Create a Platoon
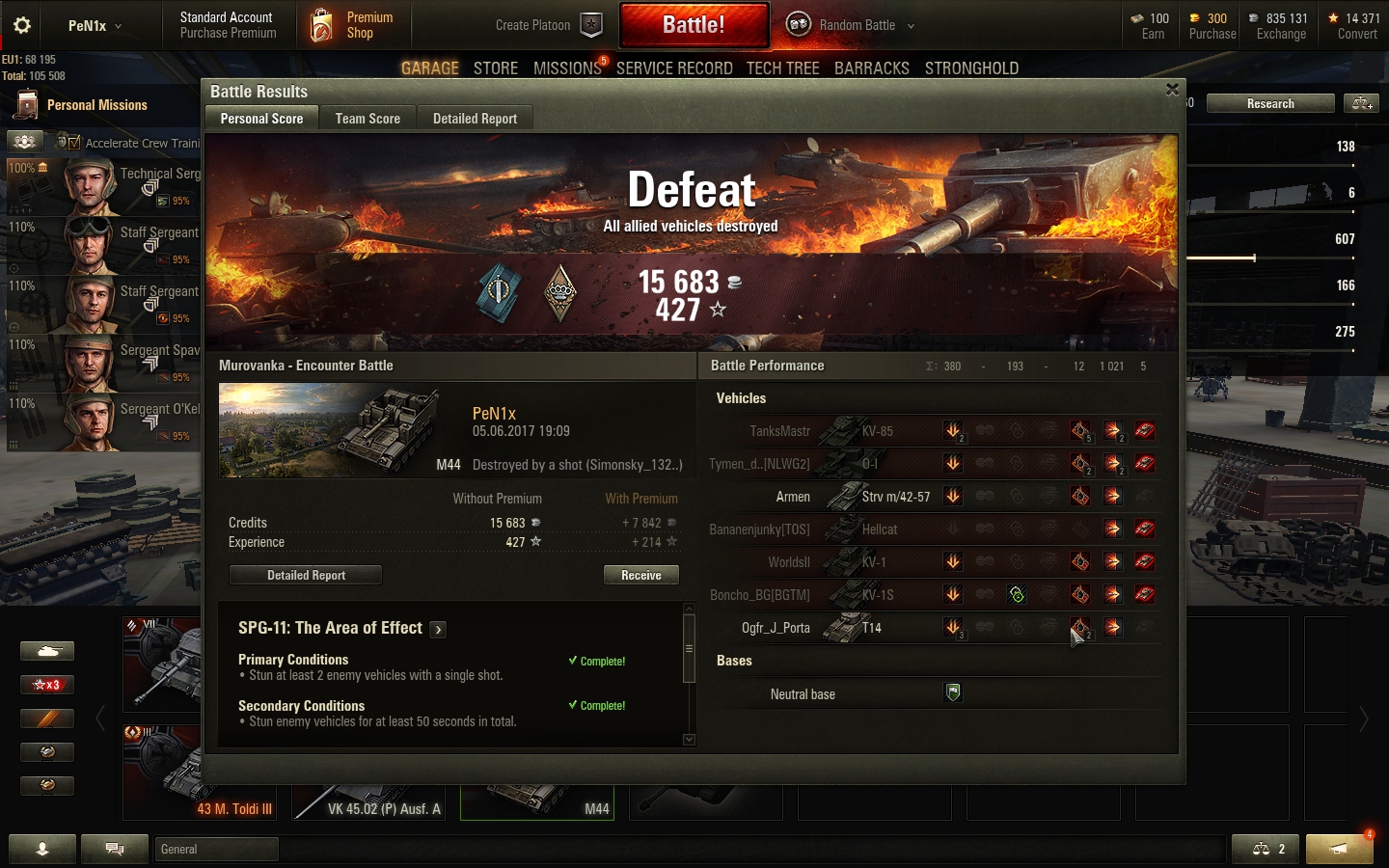Screen dimensions: 1389x868 pyautogui.click(x=547, y=25)
